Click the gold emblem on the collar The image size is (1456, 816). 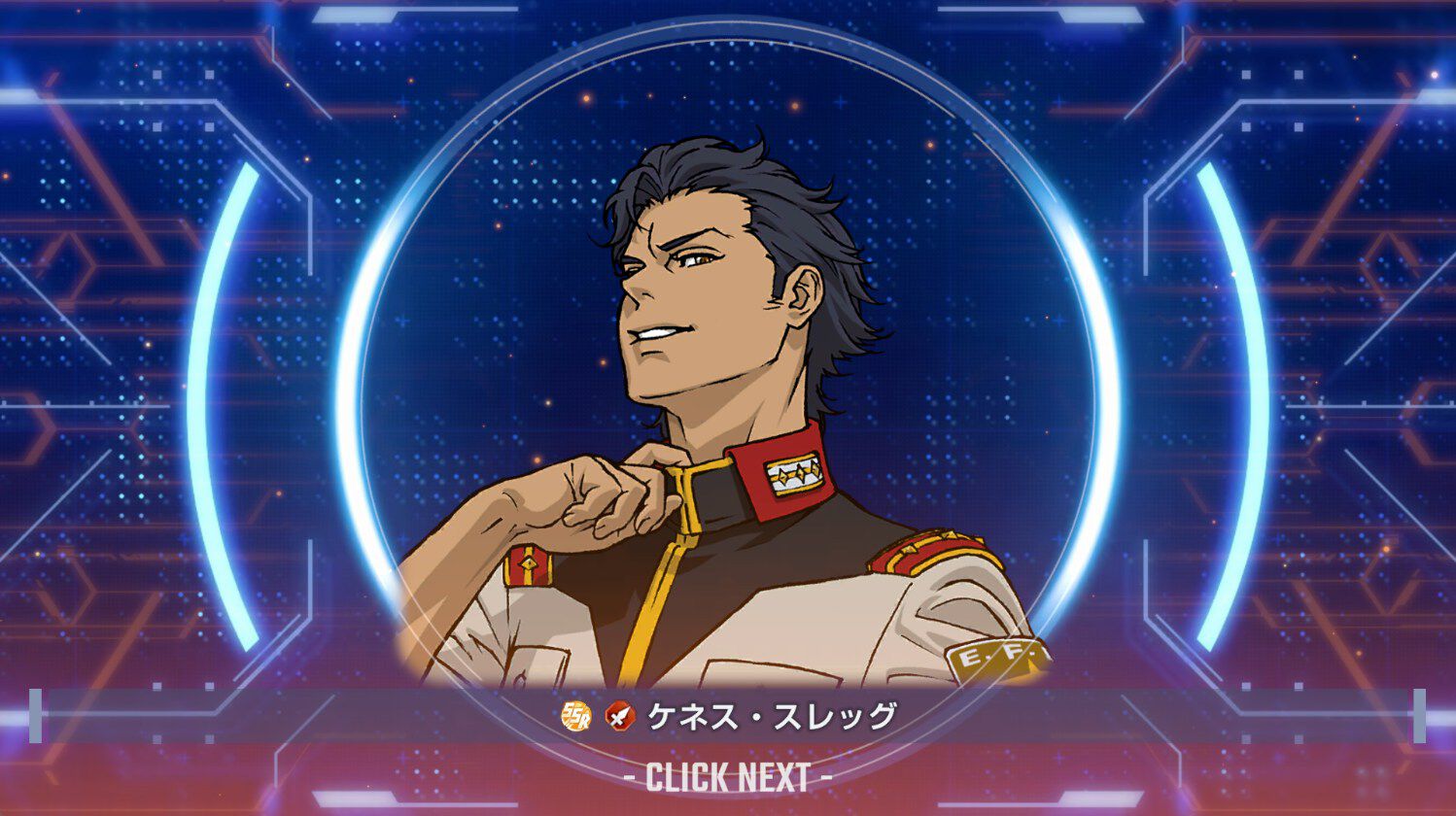797,475
